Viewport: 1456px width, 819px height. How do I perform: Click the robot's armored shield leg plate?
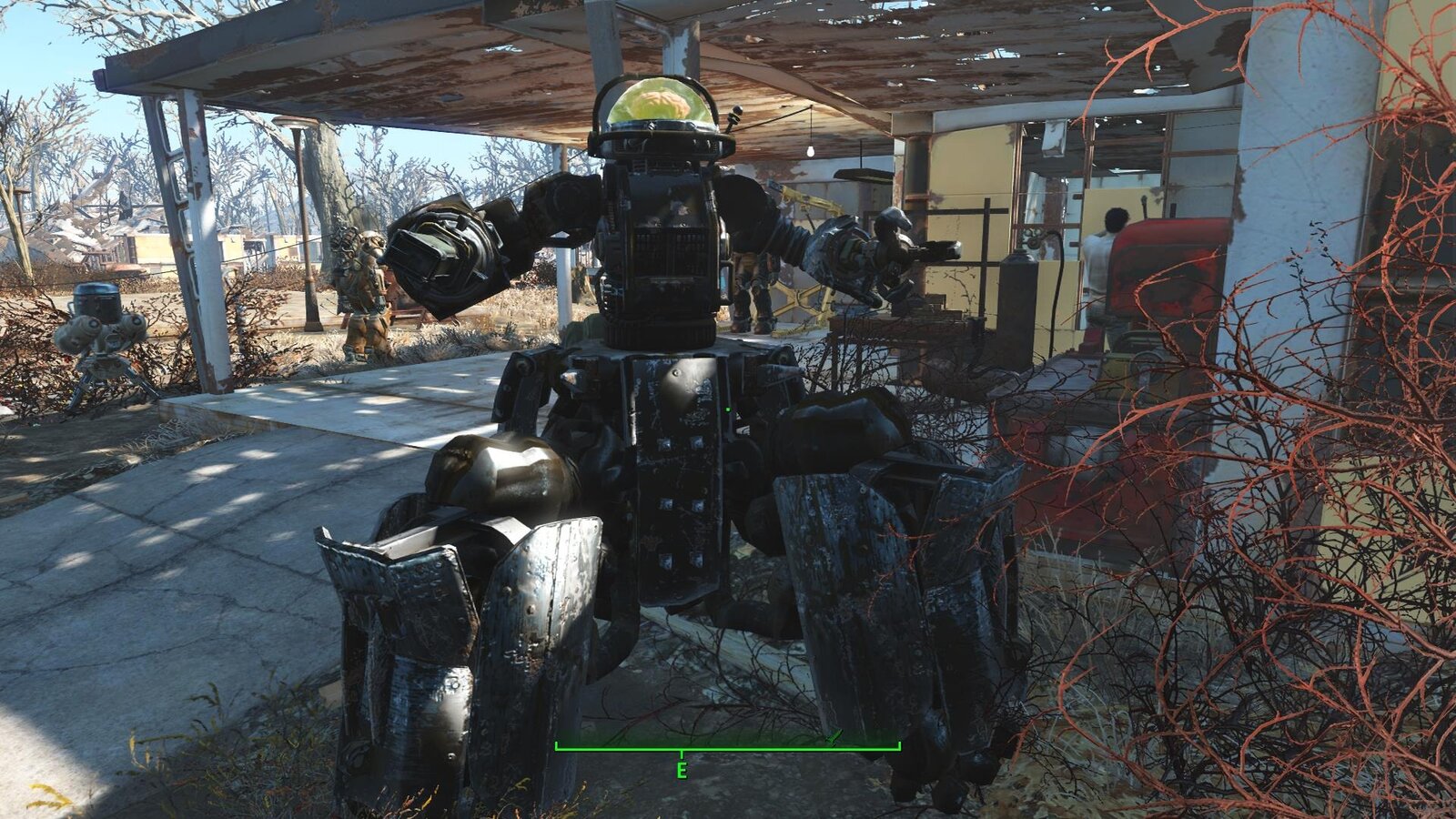click(x=546, y=601)
